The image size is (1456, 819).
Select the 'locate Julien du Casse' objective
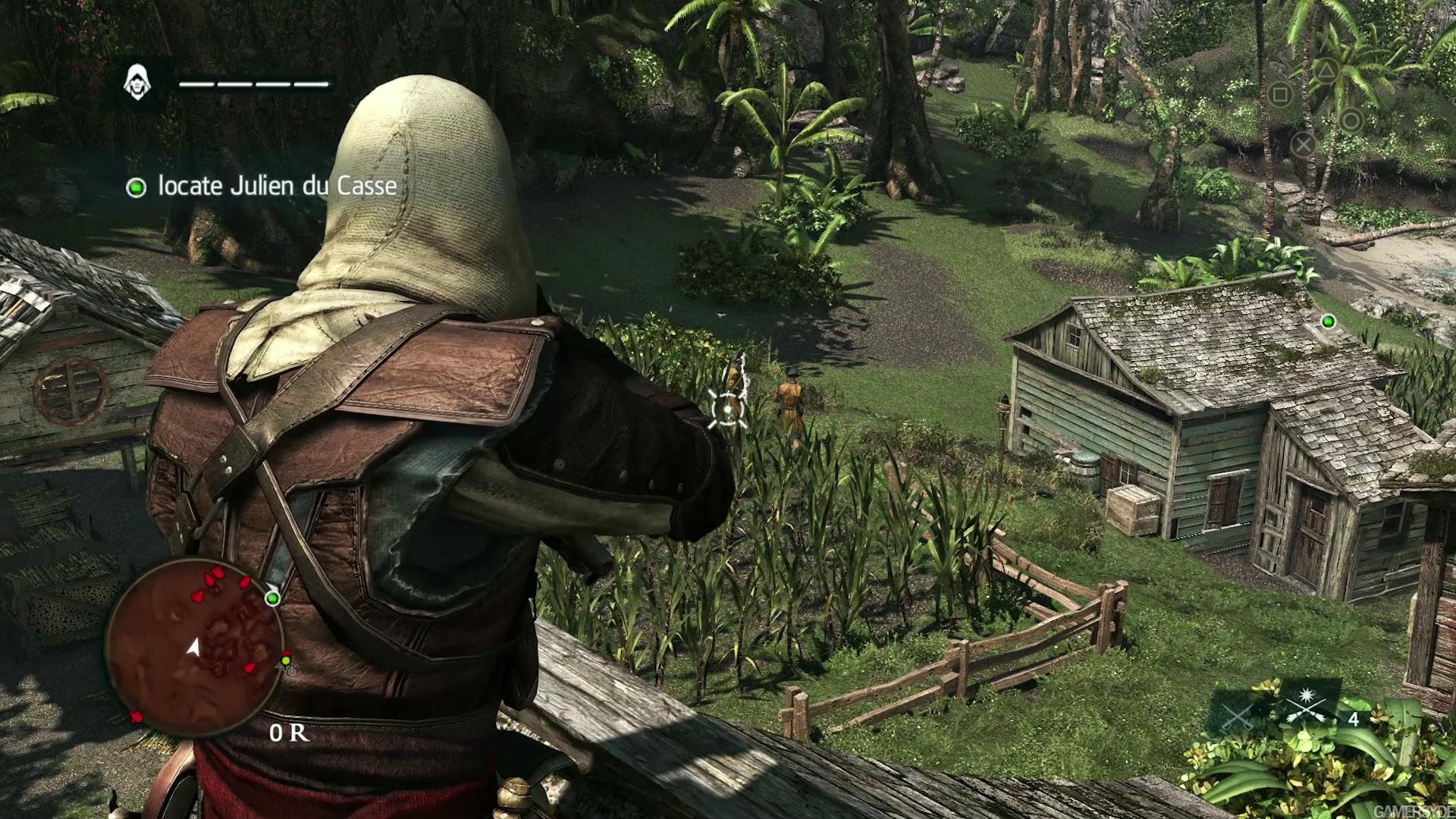[x=277, y=187]
